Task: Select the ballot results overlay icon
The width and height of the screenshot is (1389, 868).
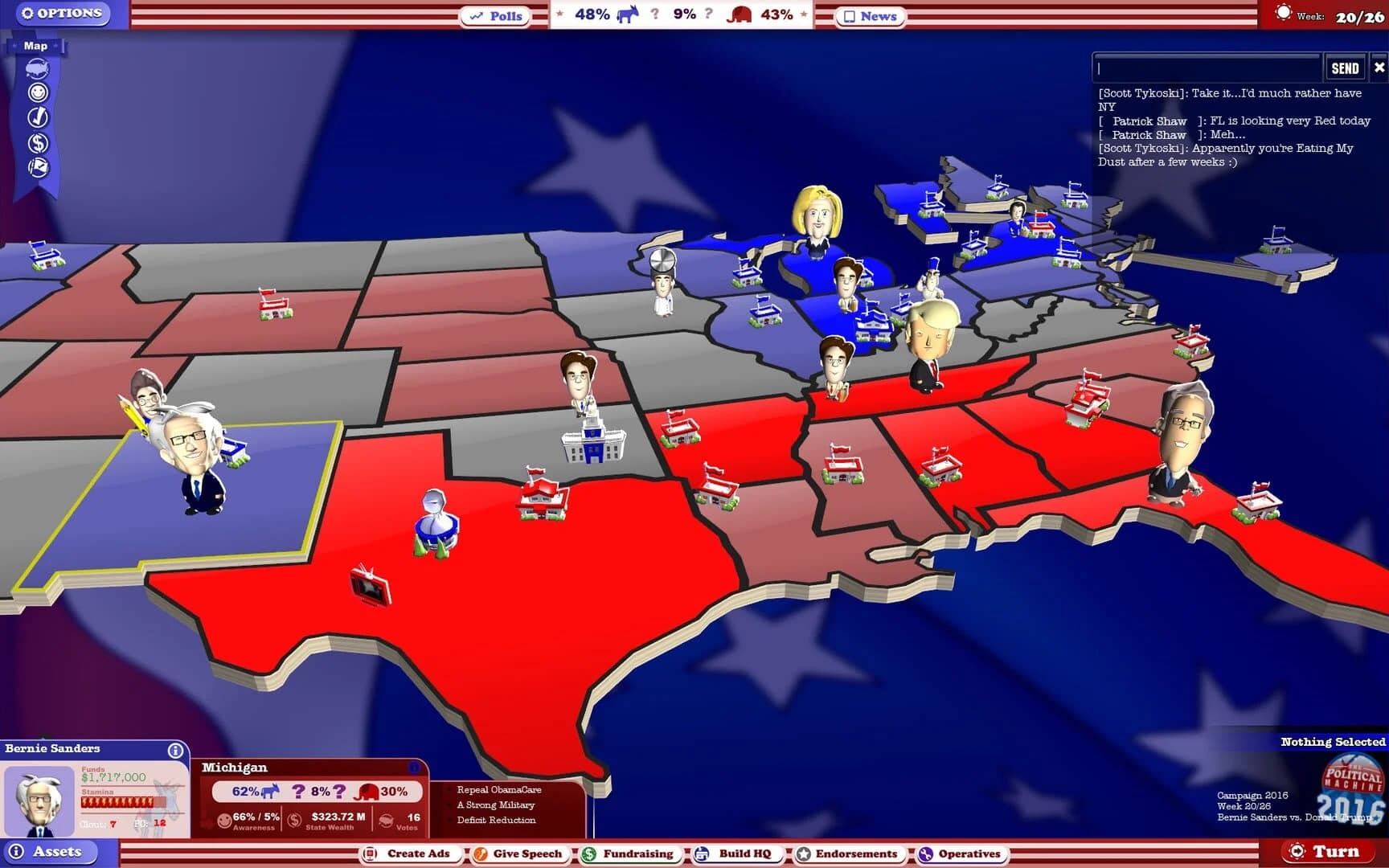Action: click(x=38, y=167)
